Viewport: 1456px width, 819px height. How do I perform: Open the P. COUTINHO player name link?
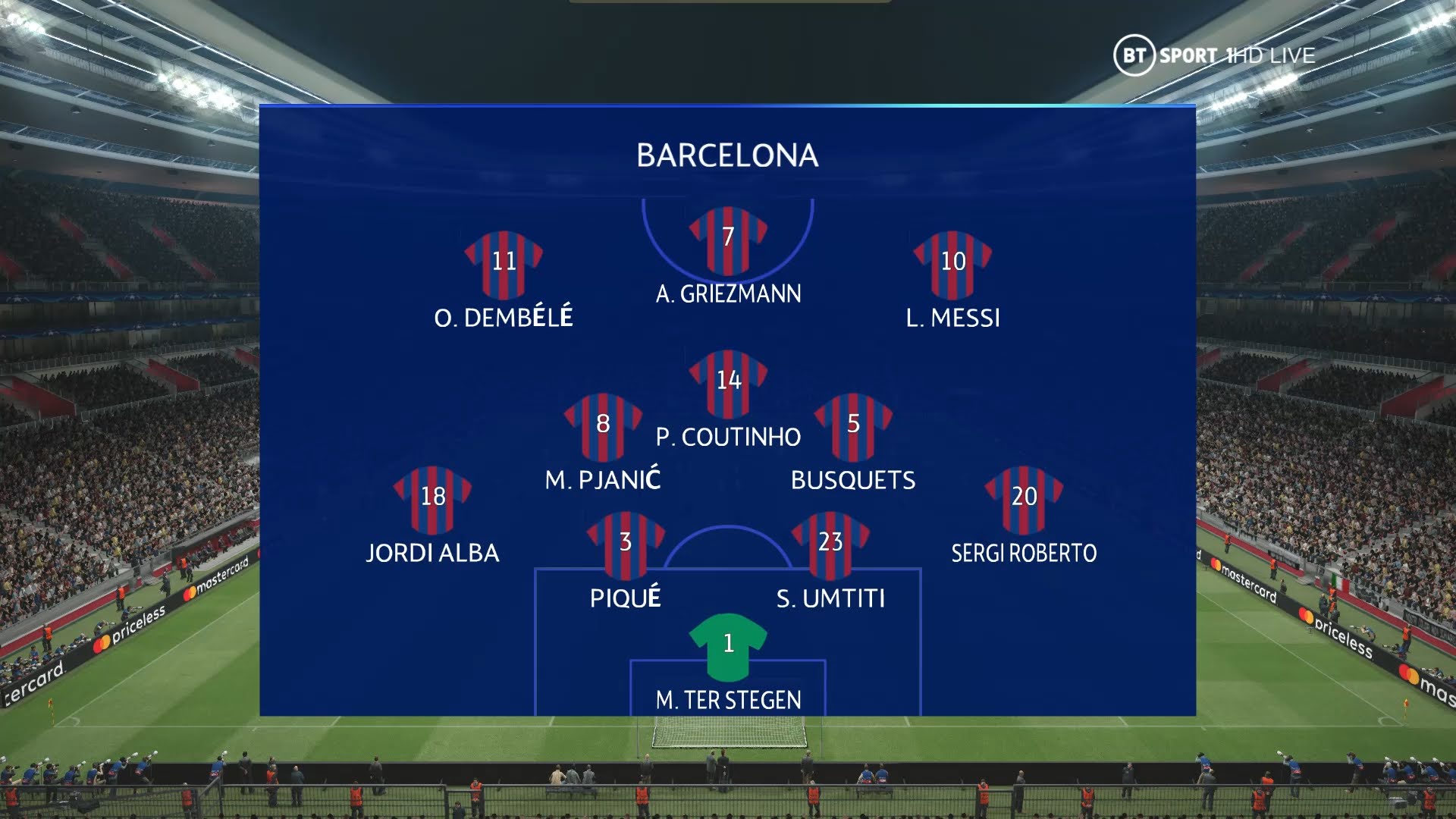click(x=729, y=437)
